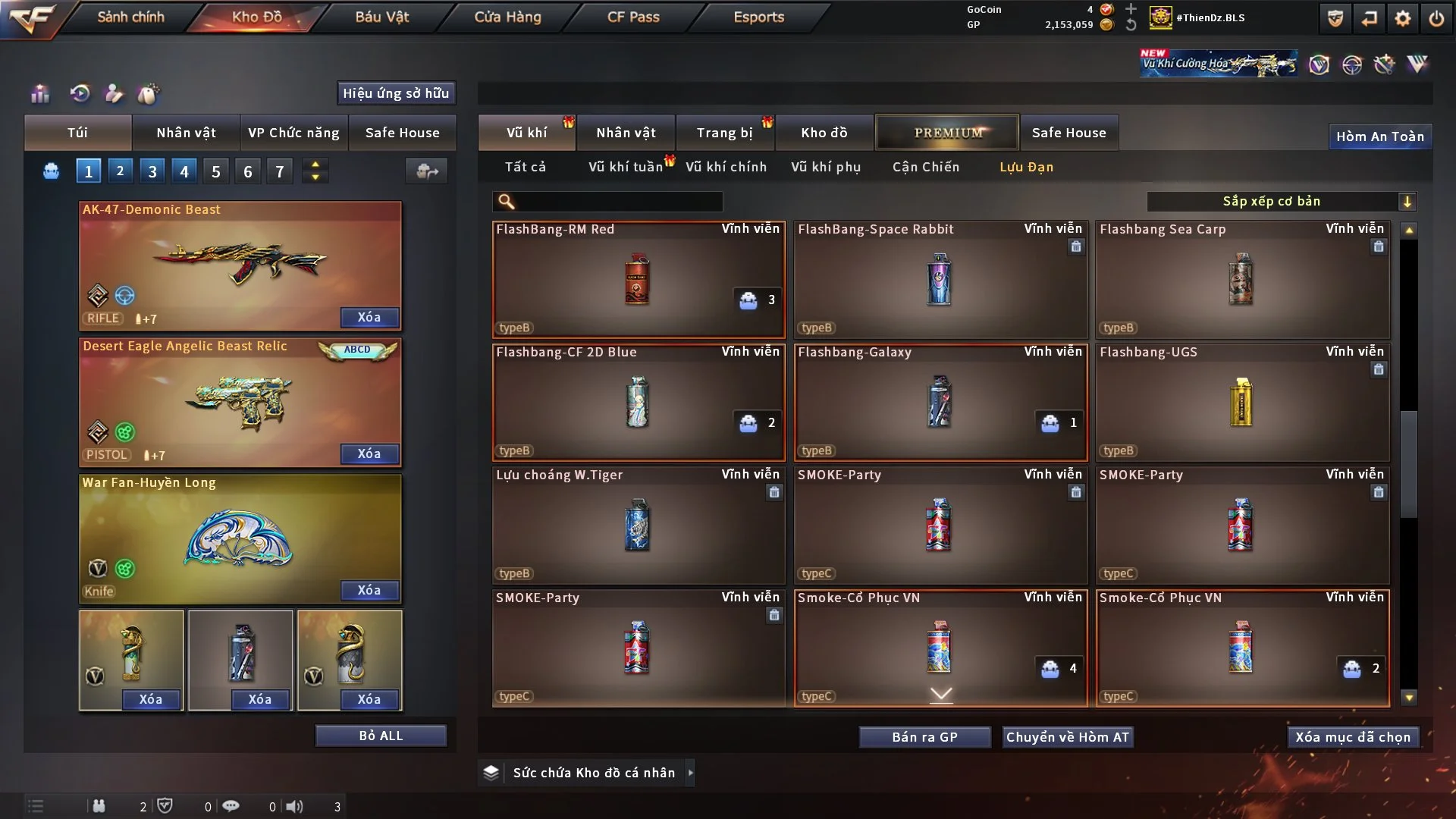The image size is (1456, 819).
Task: Select the FlashBang-RM Red item
Action: tap(638, 279)
